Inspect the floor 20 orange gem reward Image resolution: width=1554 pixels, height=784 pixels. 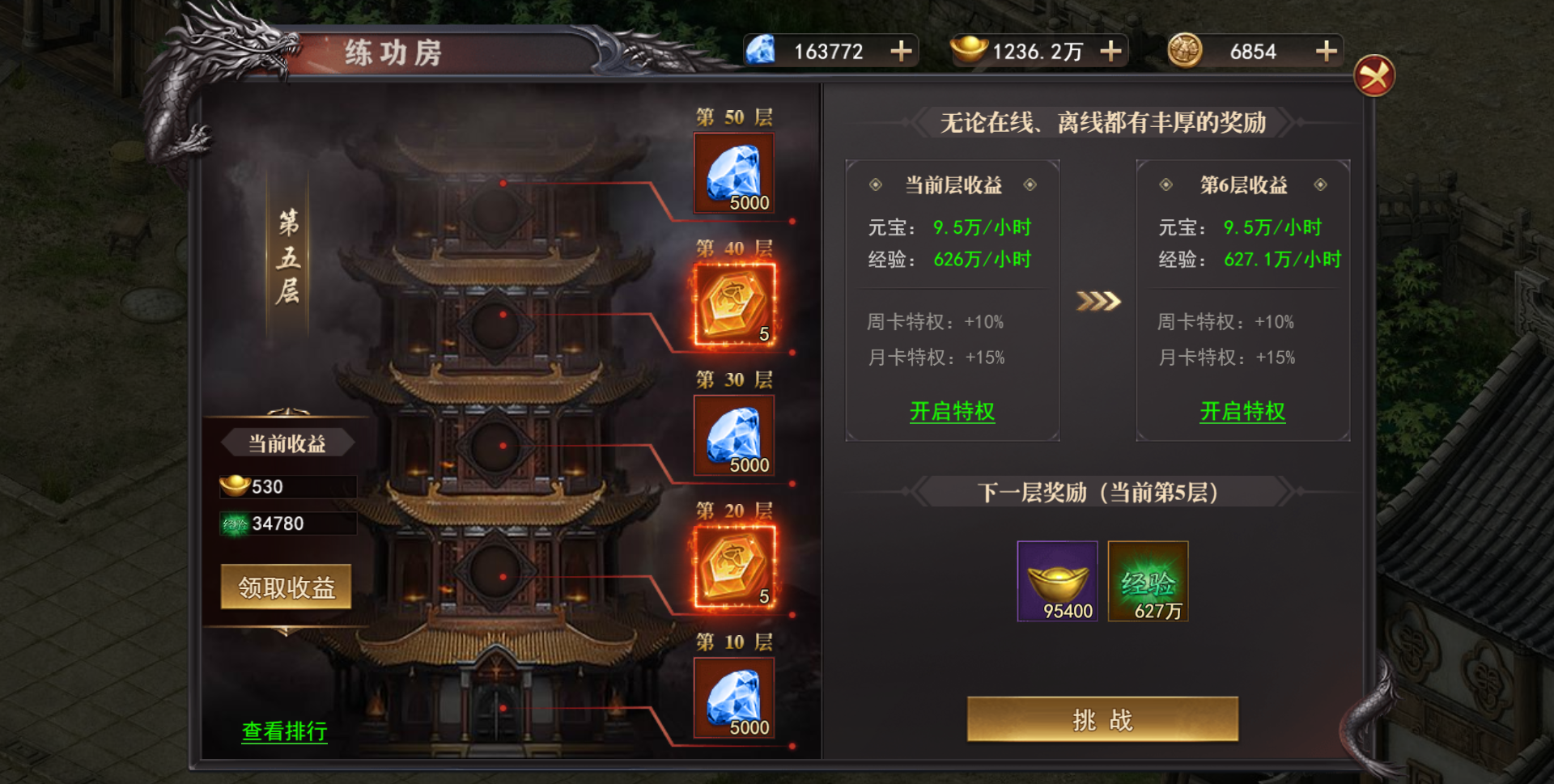tap(734, 567)
